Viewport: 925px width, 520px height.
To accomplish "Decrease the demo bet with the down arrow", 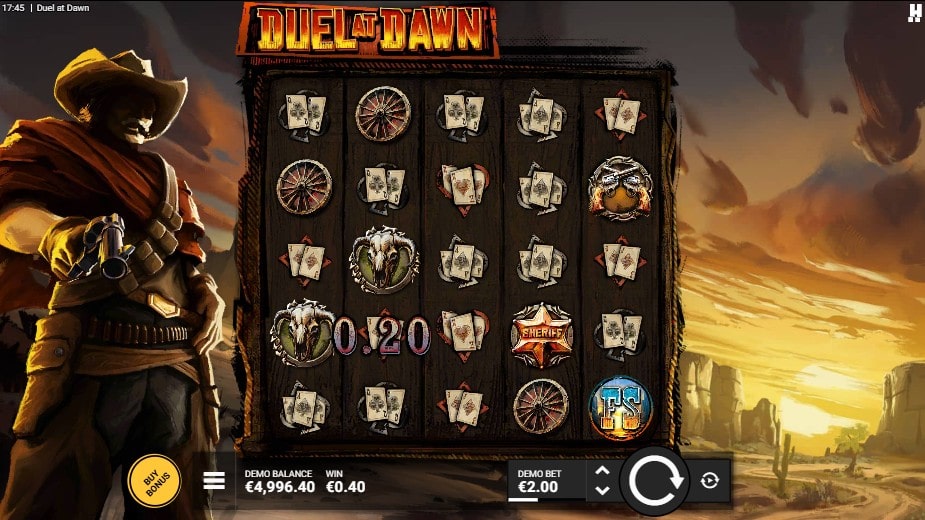I will coord(602,490).
